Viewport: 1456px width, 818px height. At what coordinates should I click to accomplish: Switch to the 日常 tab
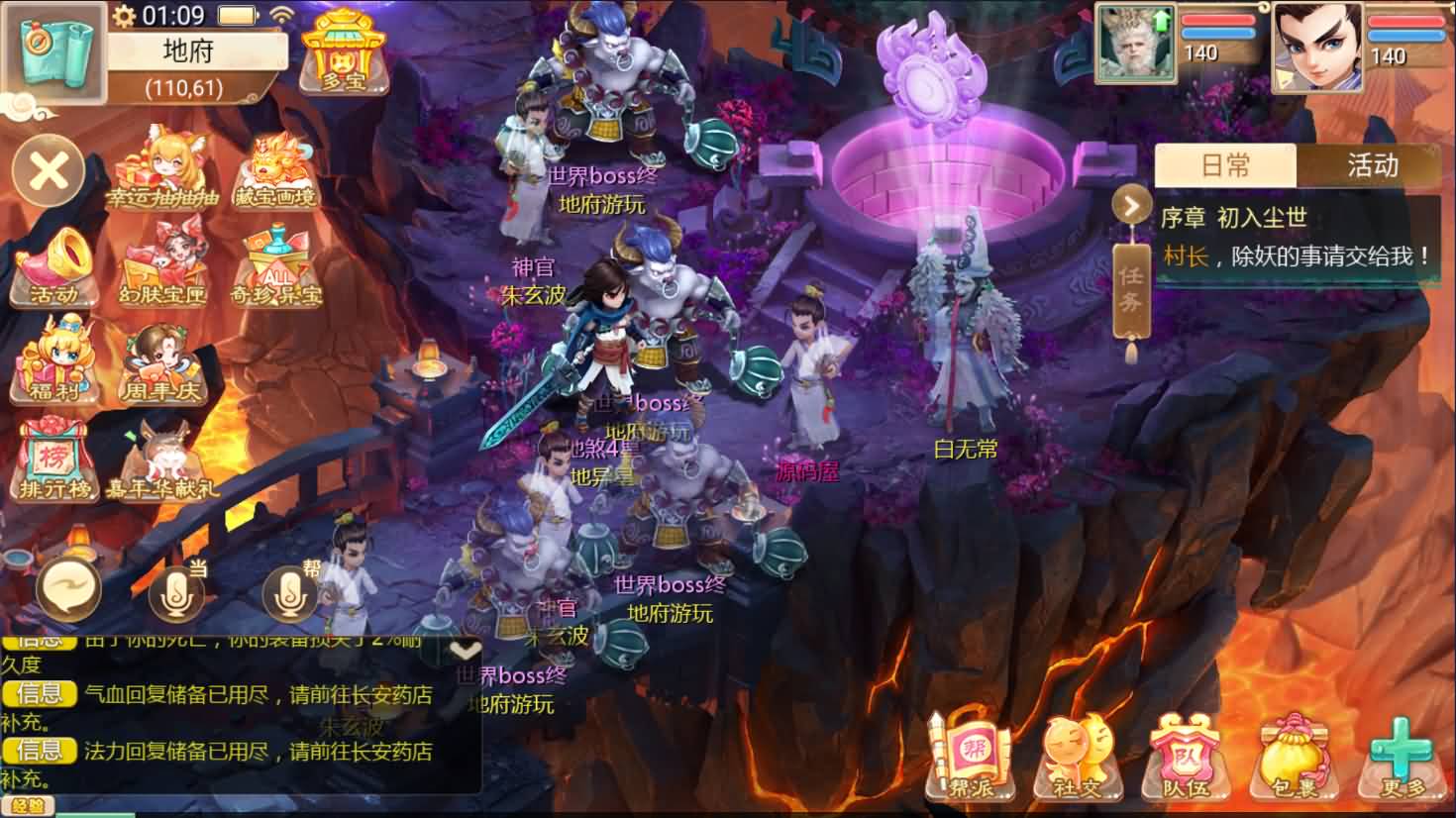tap(1225, 164)
